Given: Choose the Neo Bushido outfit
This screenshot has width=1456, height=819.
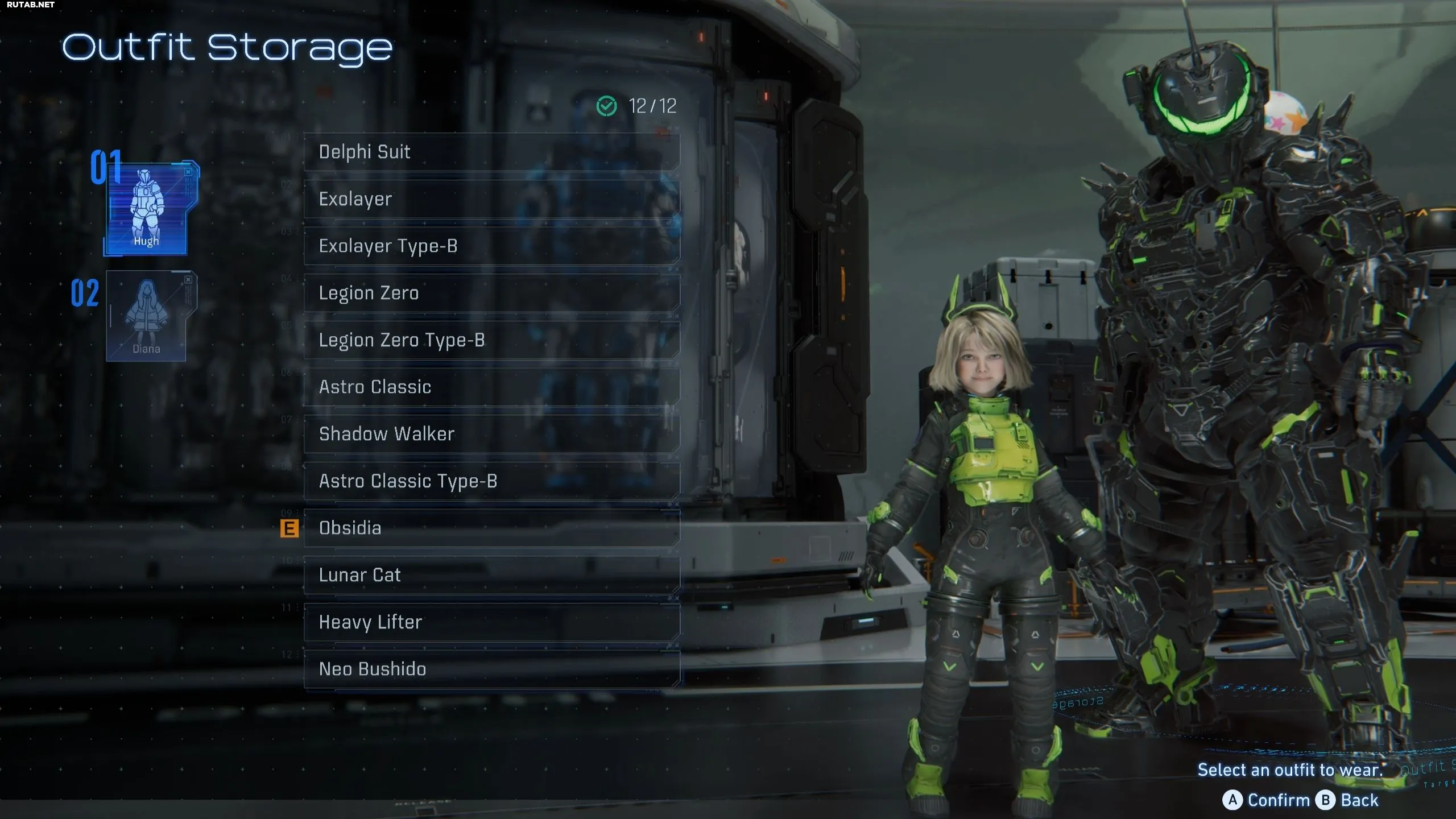Looking at the screenshot, I should (x=491, y=669).
